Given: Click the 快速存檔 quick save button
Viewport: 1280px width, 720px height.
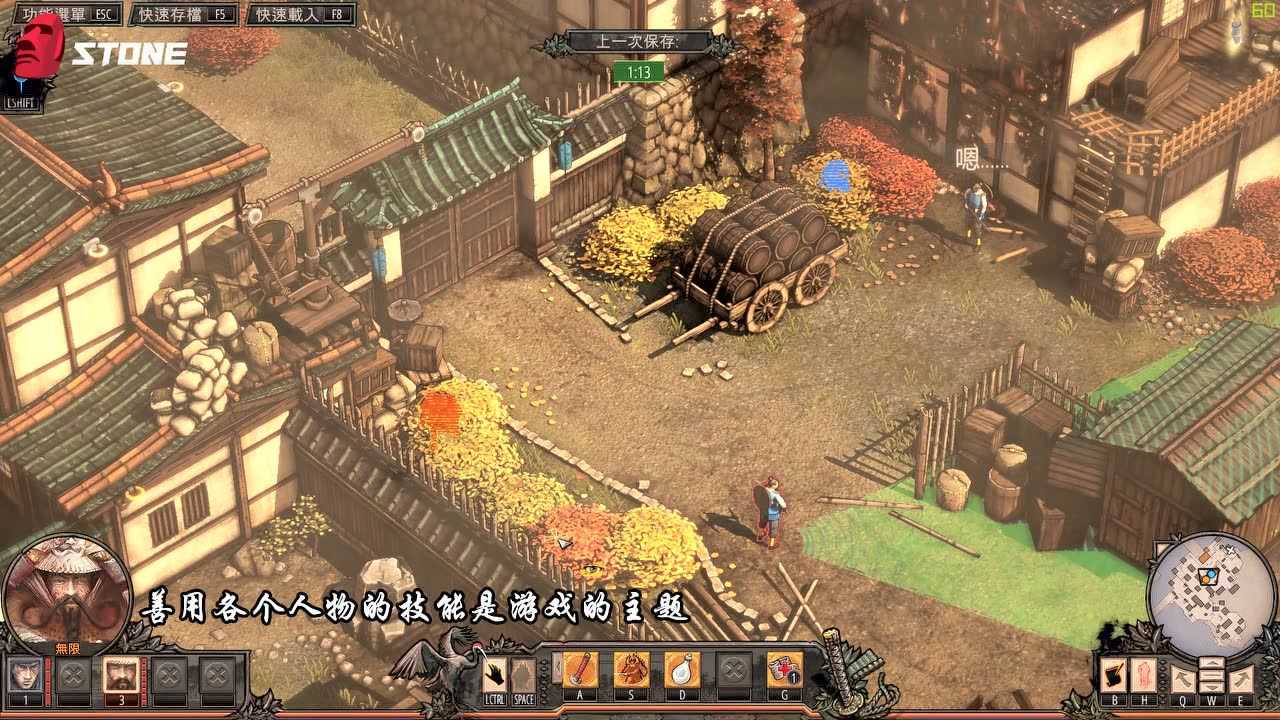Looking at the screenshot, I should (x=185, y=14).
